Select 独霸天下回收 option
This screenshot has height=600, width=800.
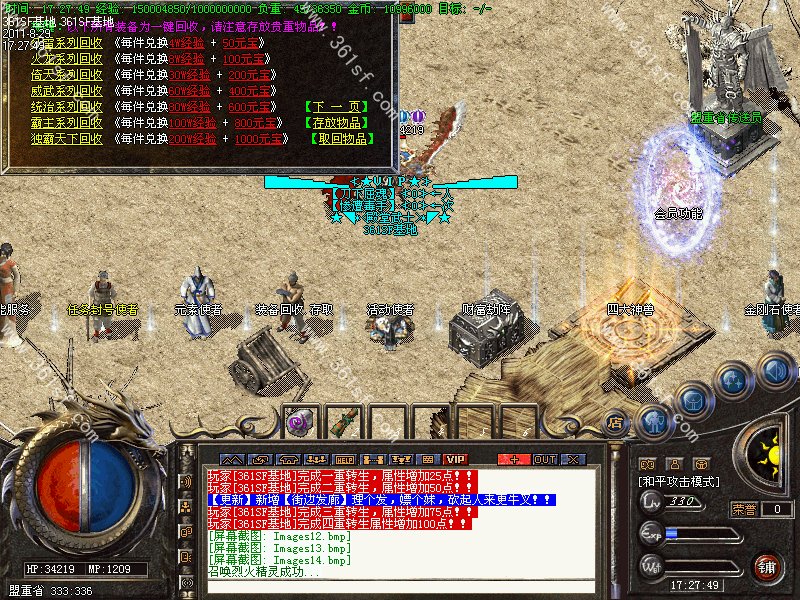pos(66,139)
